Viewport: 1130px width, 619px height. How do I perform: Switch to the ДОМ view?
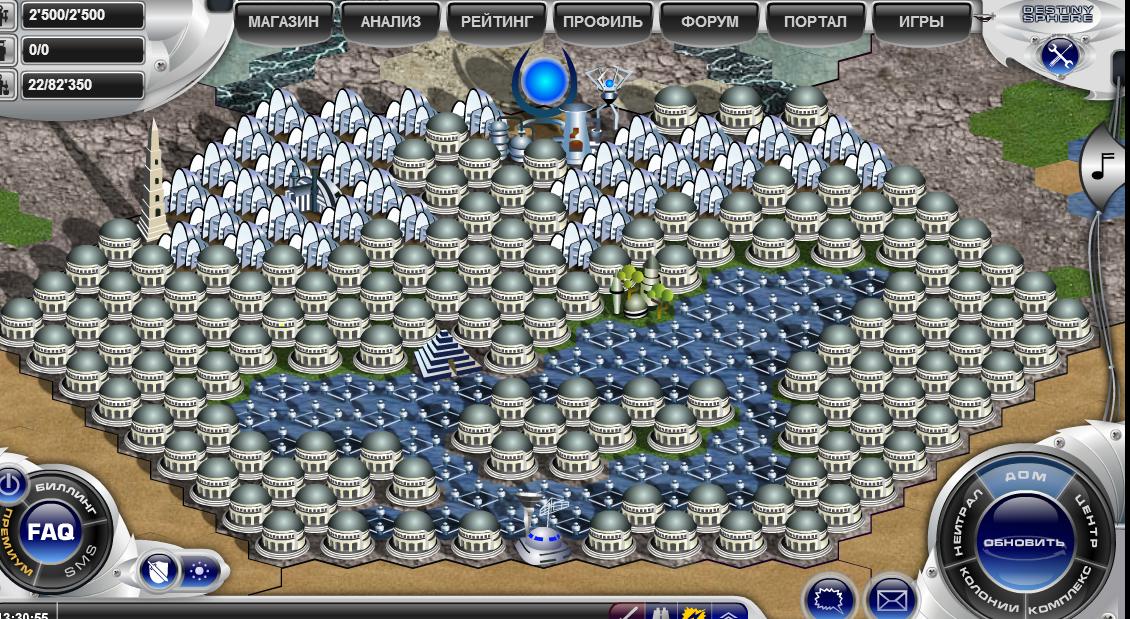tap(1025, 477)
